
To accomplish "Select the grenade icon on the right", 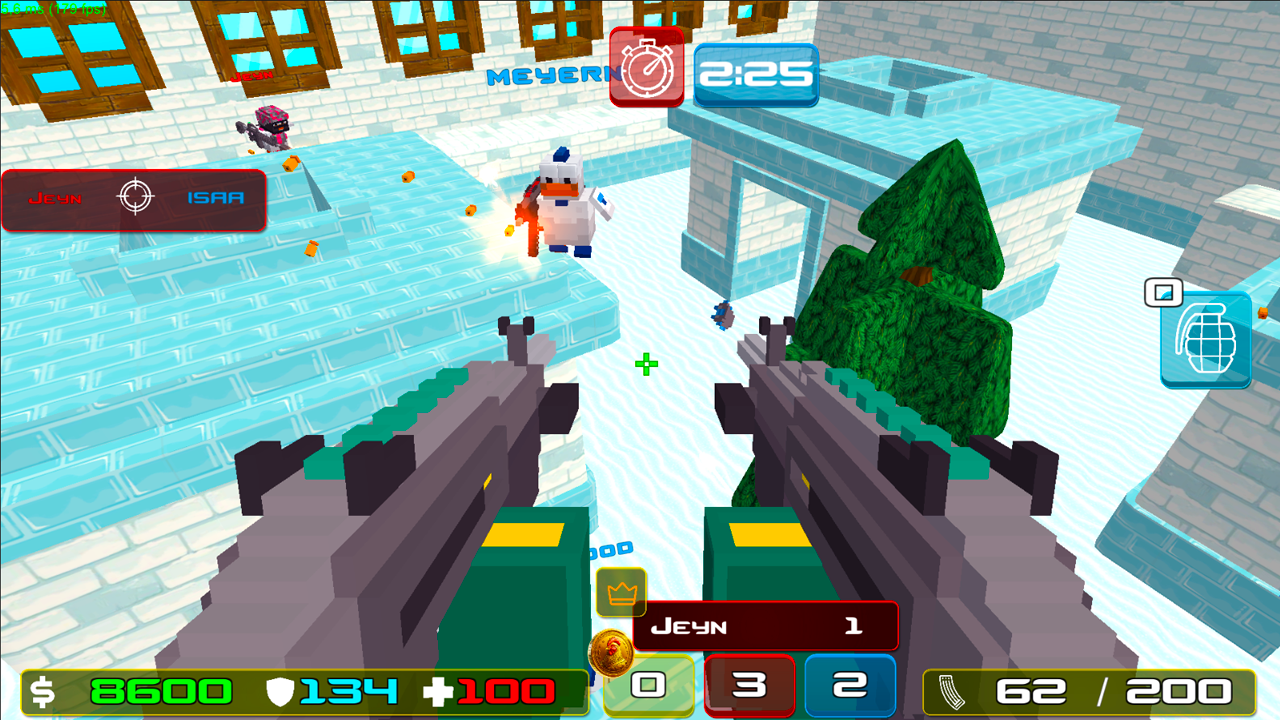I will [x=1205, y=342].
